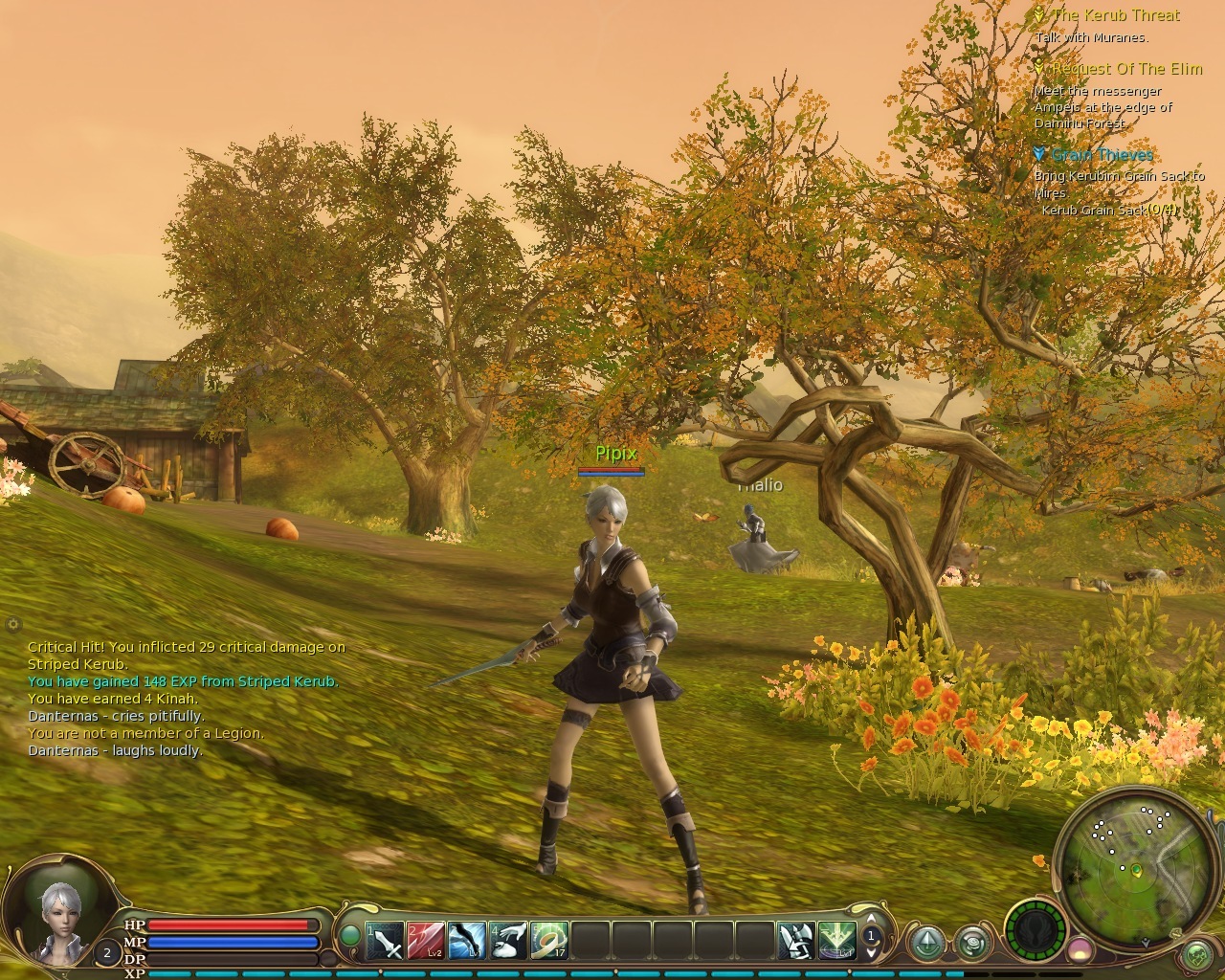Click the green orb left of the hotbar
1225x980 pixels.
[351, 934]
